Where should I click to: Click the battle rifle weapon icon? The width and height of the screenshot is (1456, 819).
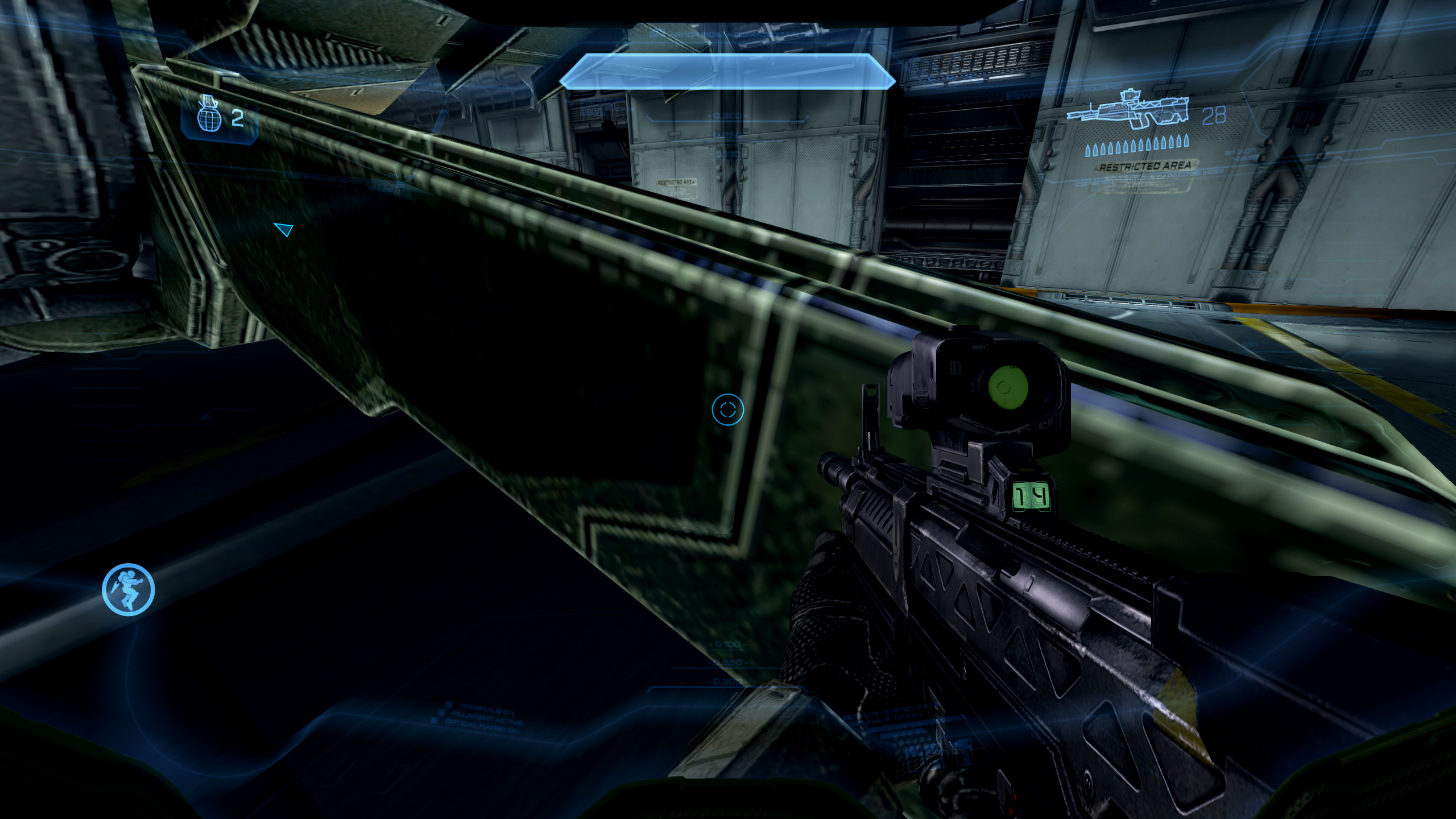click(x=1128, y=110)
